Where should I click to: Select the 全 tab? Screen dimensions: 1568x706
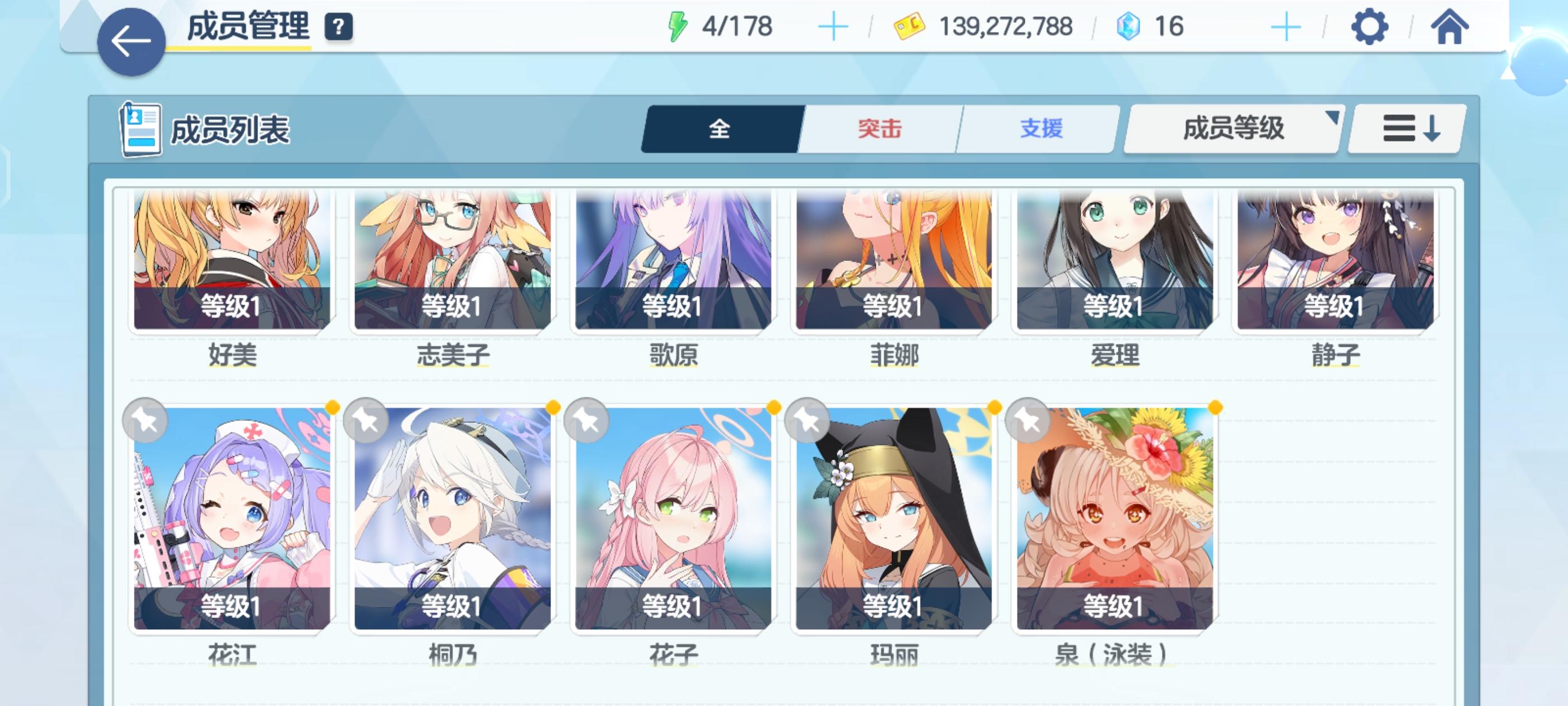(720, 128)
